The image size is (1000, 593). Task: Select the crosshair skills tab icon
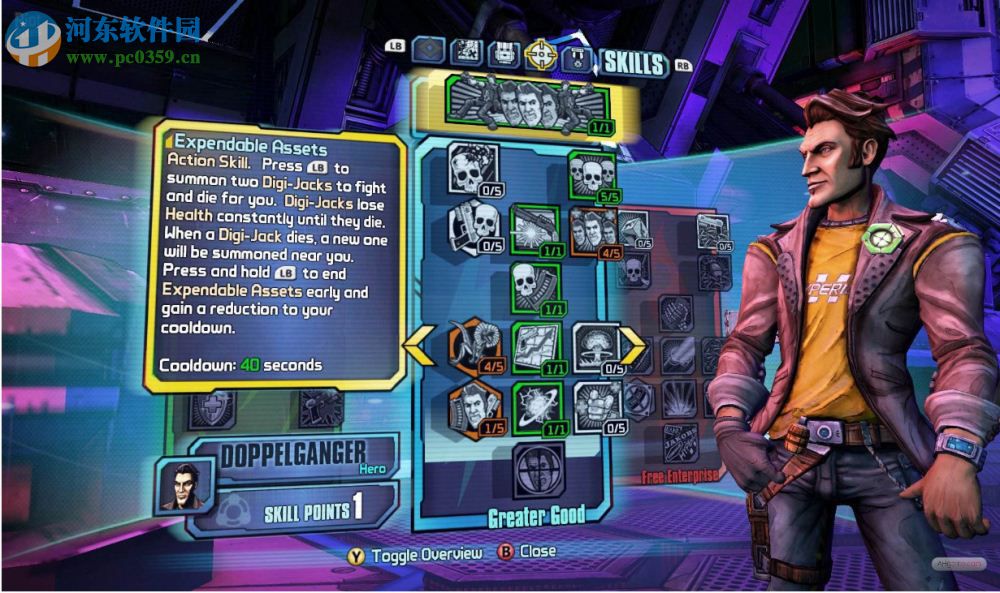click(542, 52)
